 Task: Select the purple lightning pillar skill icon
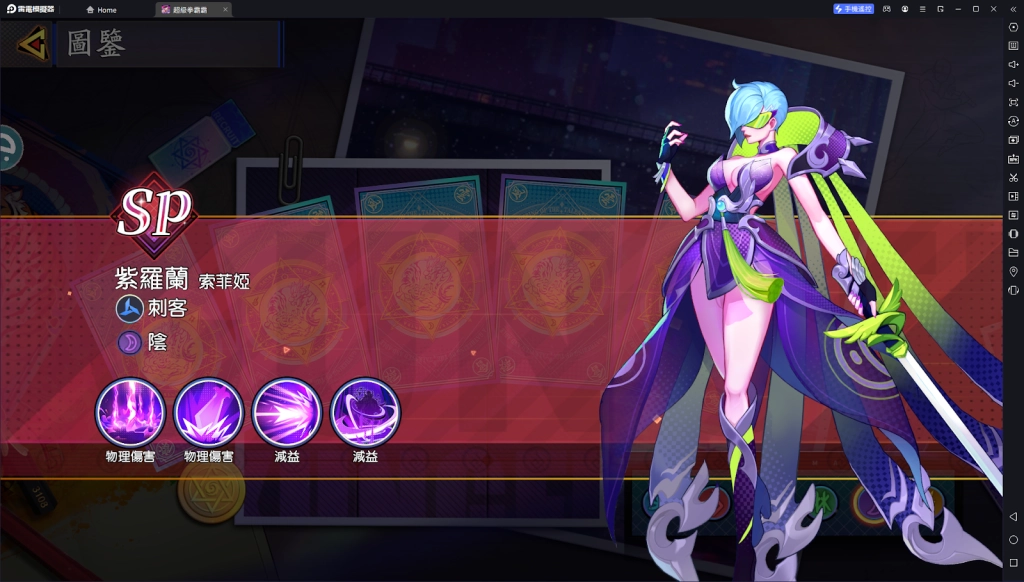pos(131,412)
